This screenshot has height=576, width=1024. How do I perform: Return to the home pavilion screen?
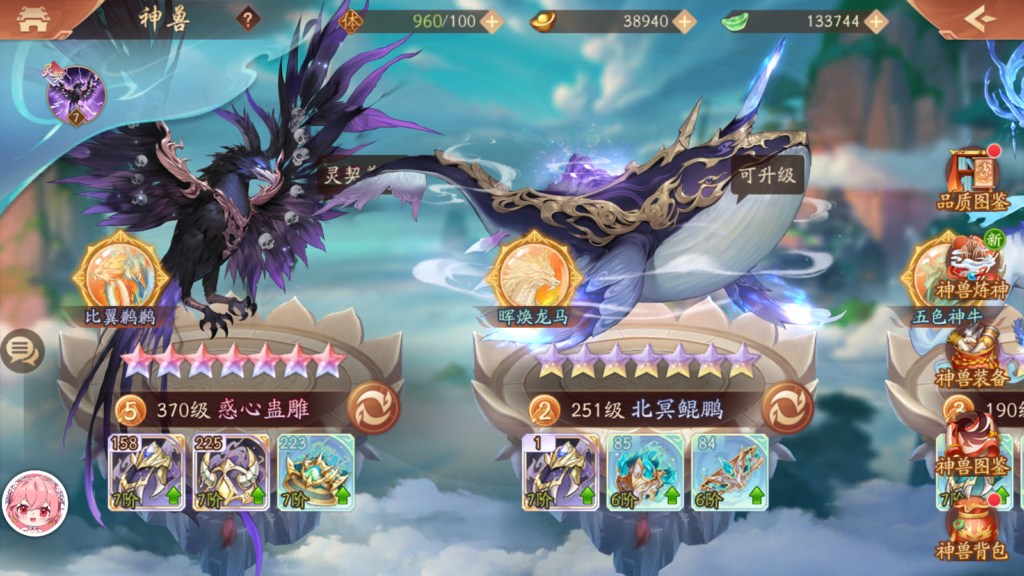33,19
